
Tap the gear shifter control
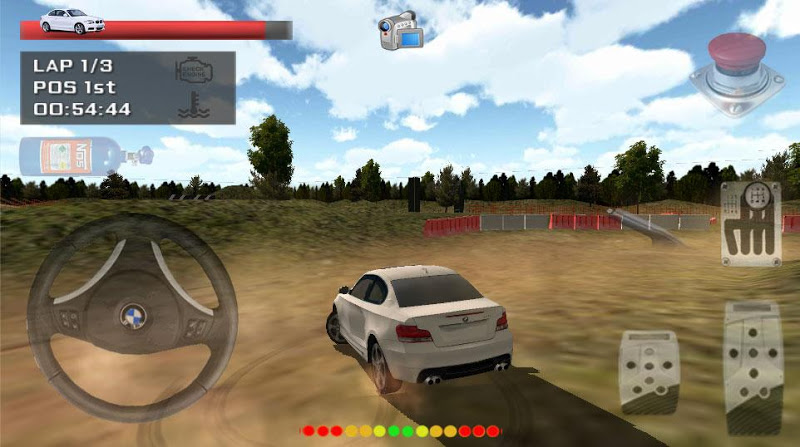pyautogui.click(x=750, y=223)
